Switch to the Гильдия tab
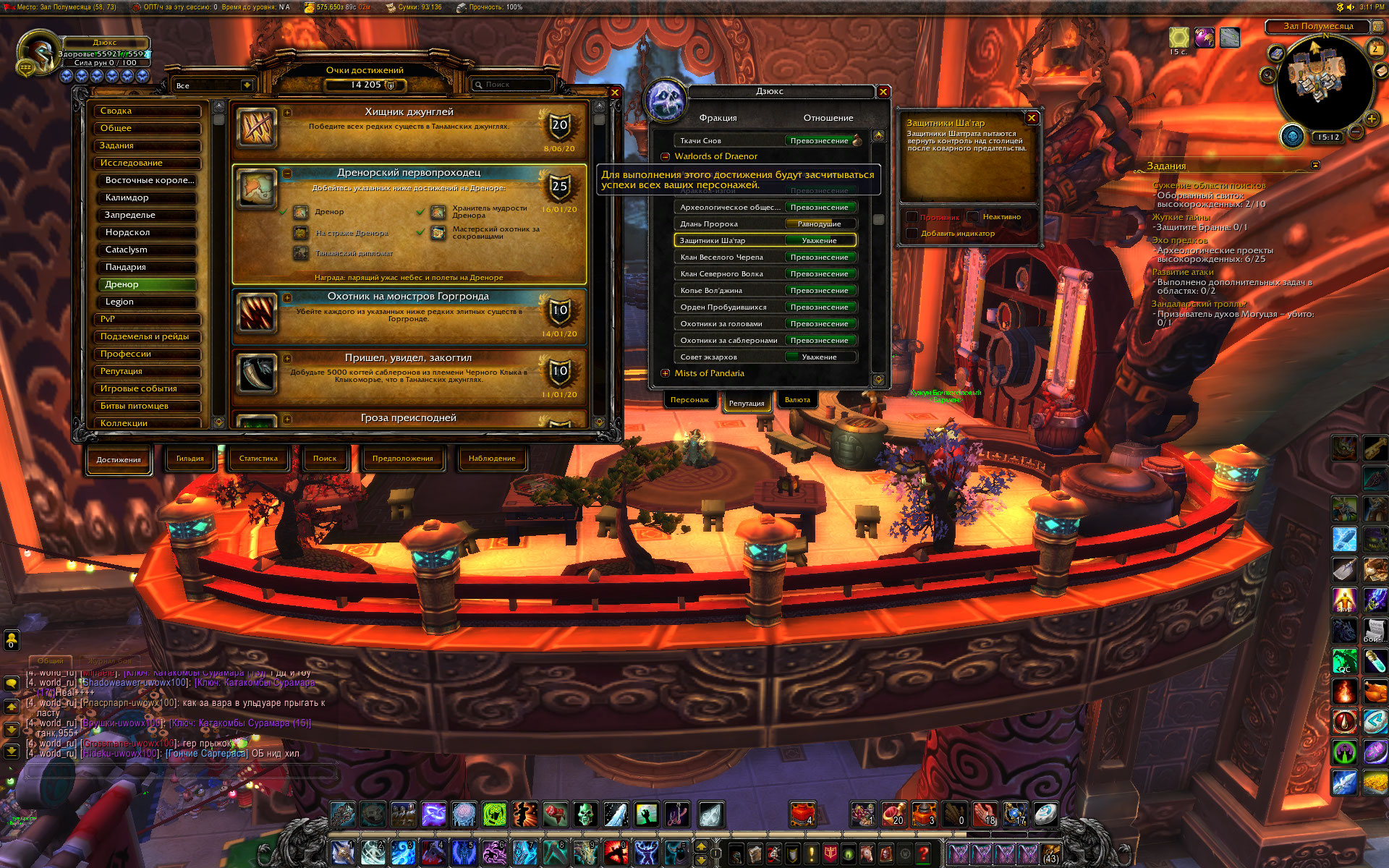 pyautogui.click(x=190, y=459)
